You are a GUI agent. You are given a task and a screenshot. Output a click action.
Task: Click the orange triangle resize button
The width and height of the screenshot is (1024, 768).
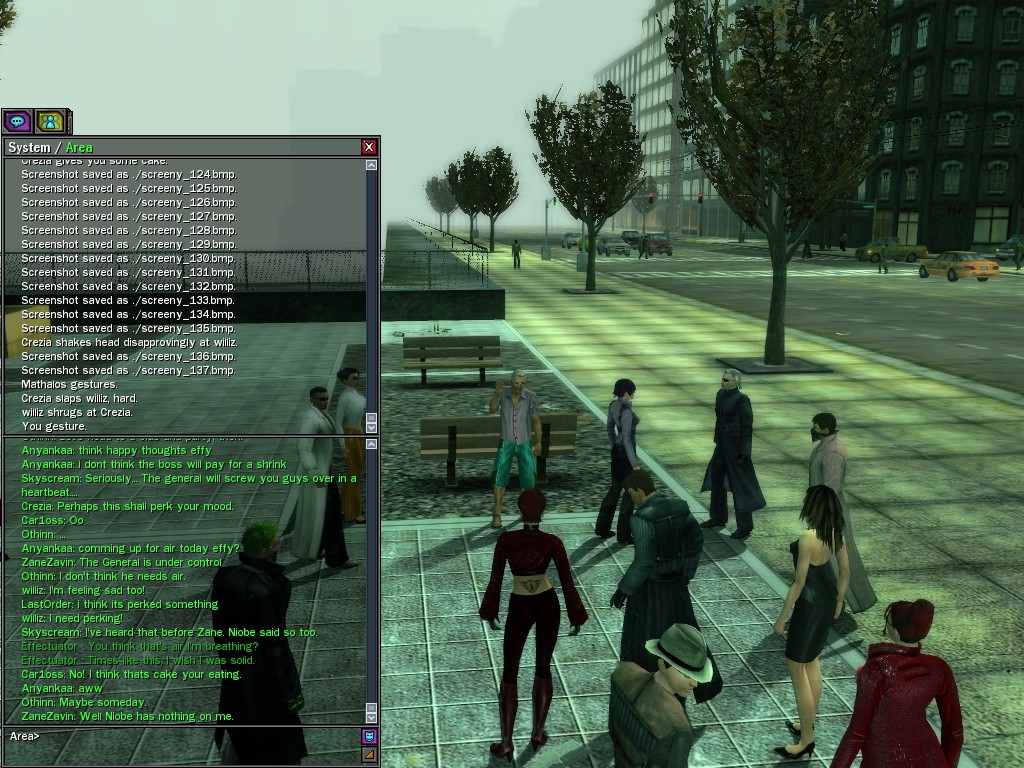[x=369, y=755]
